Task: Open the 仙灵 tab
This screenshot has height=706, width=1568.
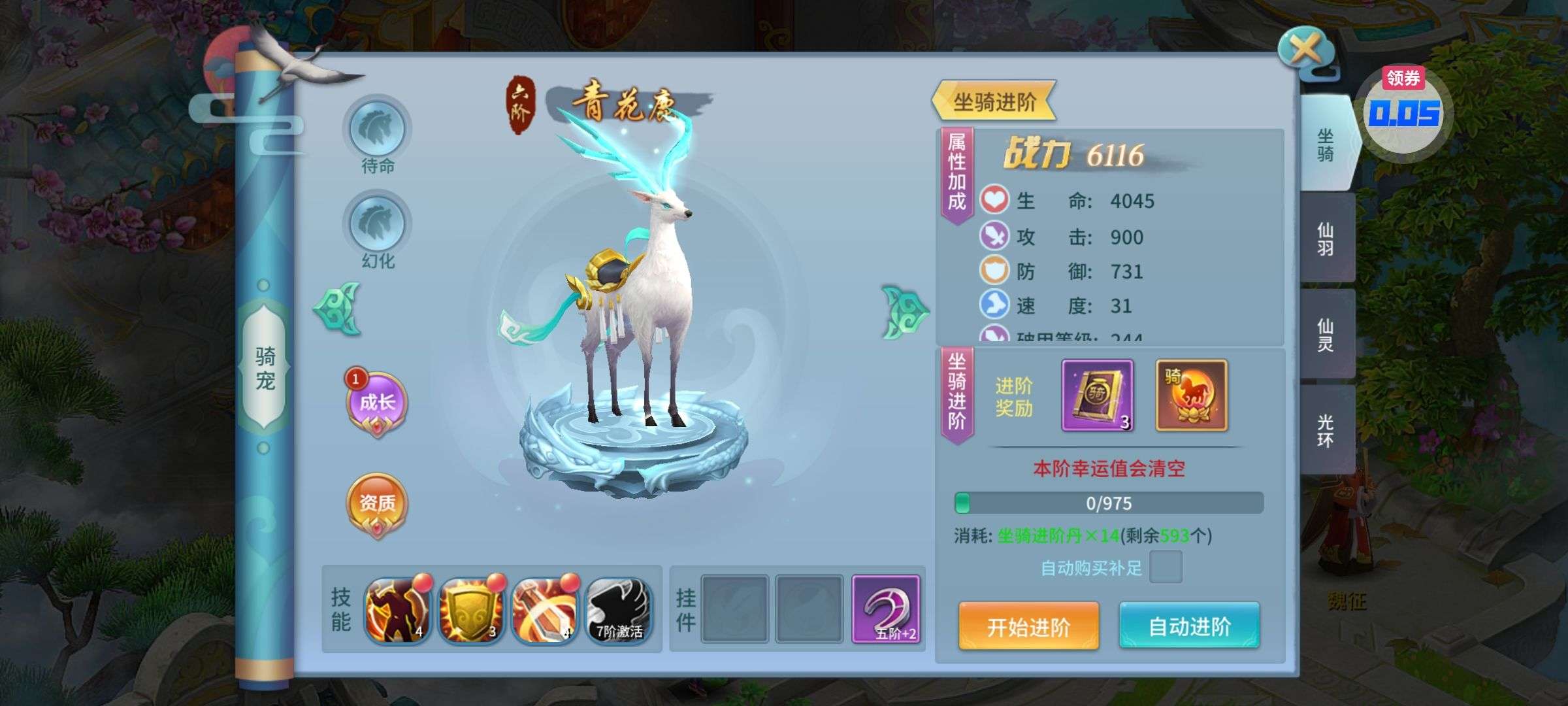Action: [1326, 335]
